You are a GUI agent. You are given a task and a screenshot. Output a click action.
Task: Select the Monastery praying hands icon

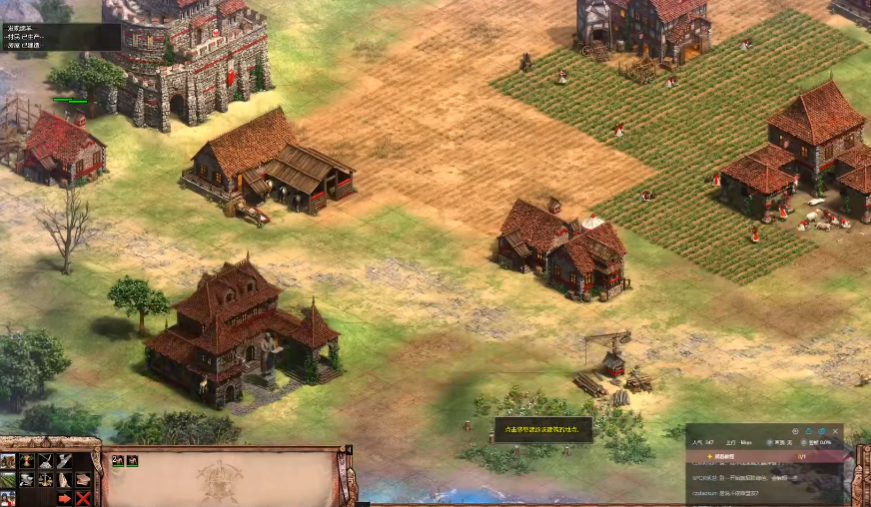65,480
